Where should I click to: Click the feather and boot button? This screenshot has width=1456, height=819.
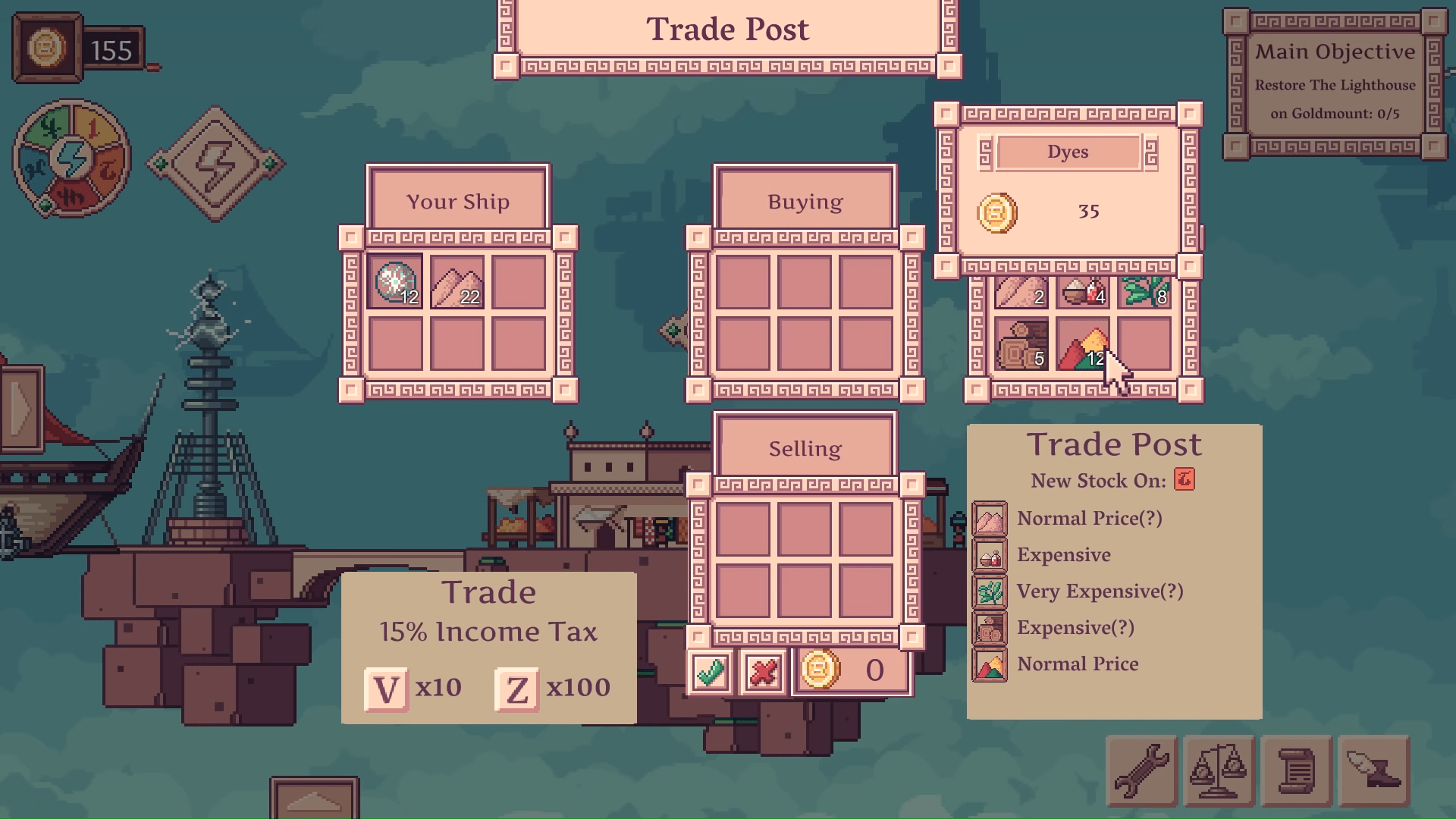click(1373, 770)
